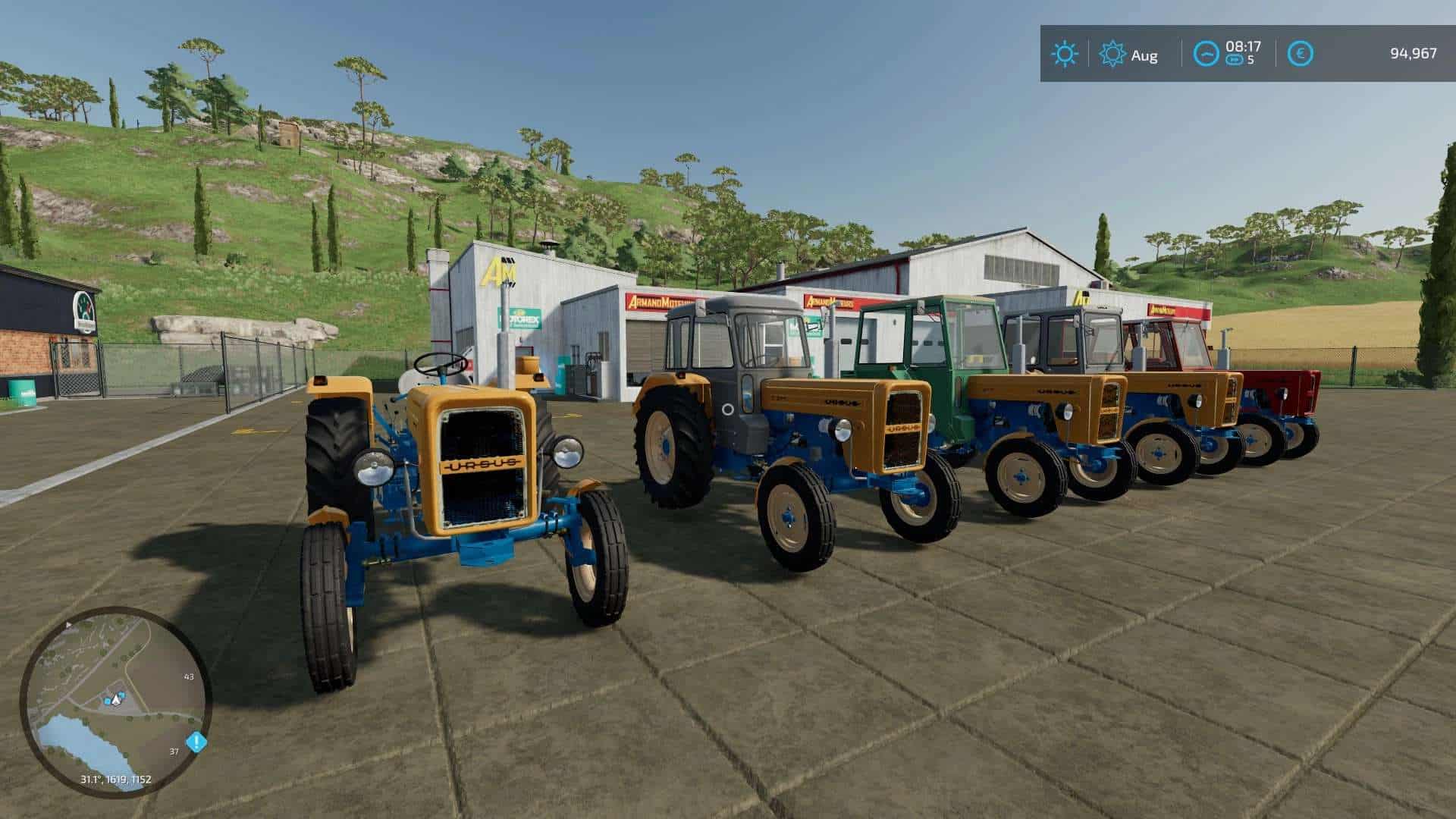Click the sunny weather icon
The image size is (1456, 819).
click(x=1064, y=54)
